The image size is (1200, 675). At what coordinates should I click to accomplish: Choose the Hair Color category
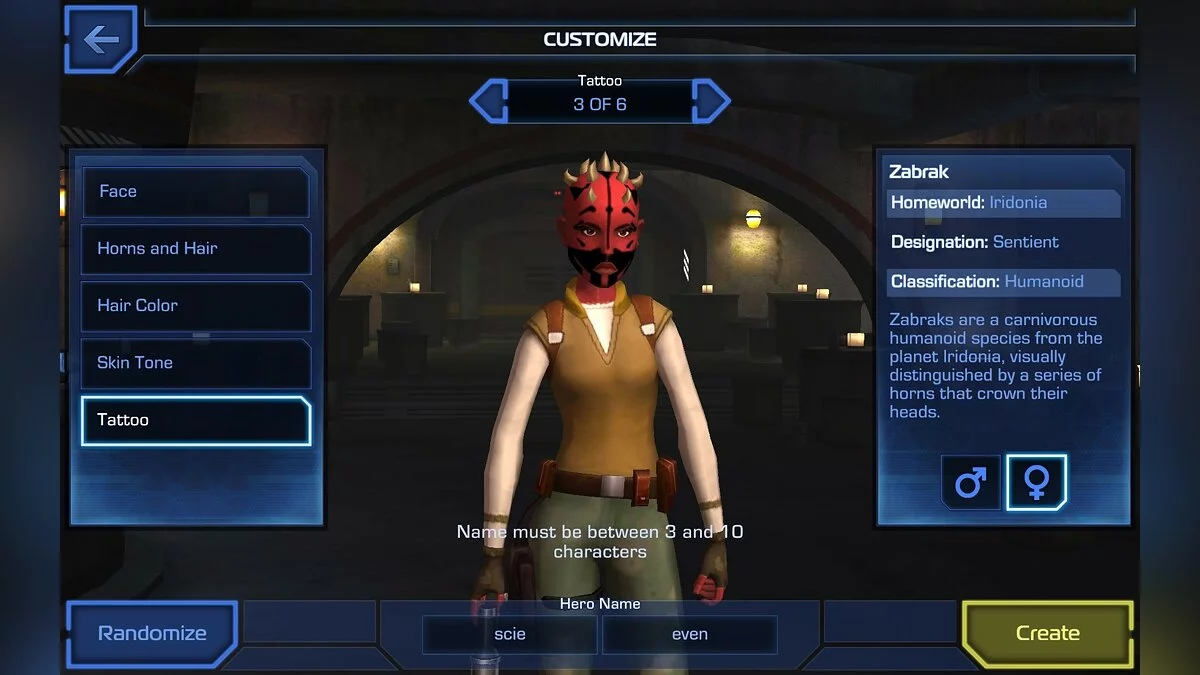196,306
